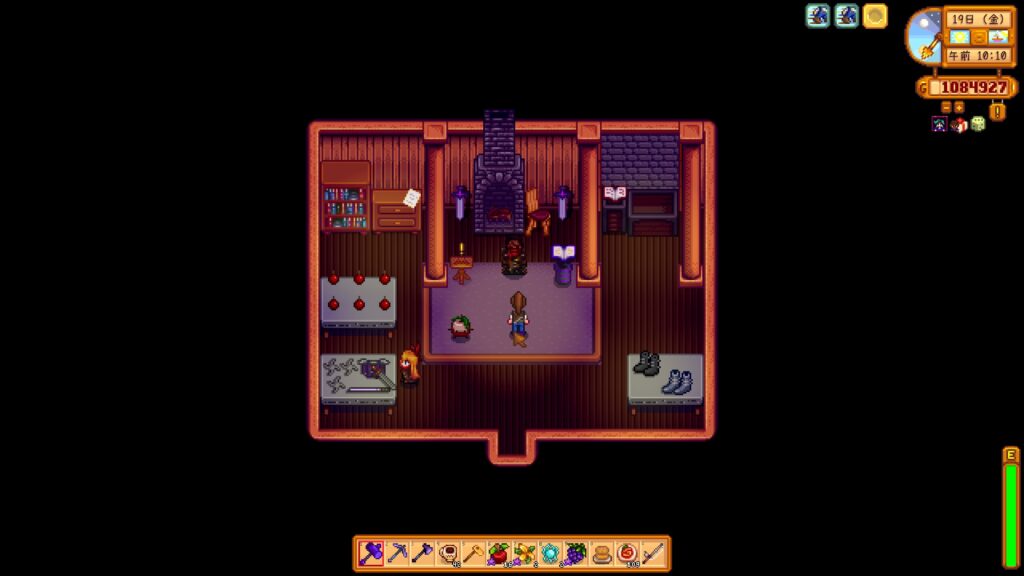1024x576 pixels.
Task: Equip the pickaxe from the hotbar
Action: coord(396,553)
